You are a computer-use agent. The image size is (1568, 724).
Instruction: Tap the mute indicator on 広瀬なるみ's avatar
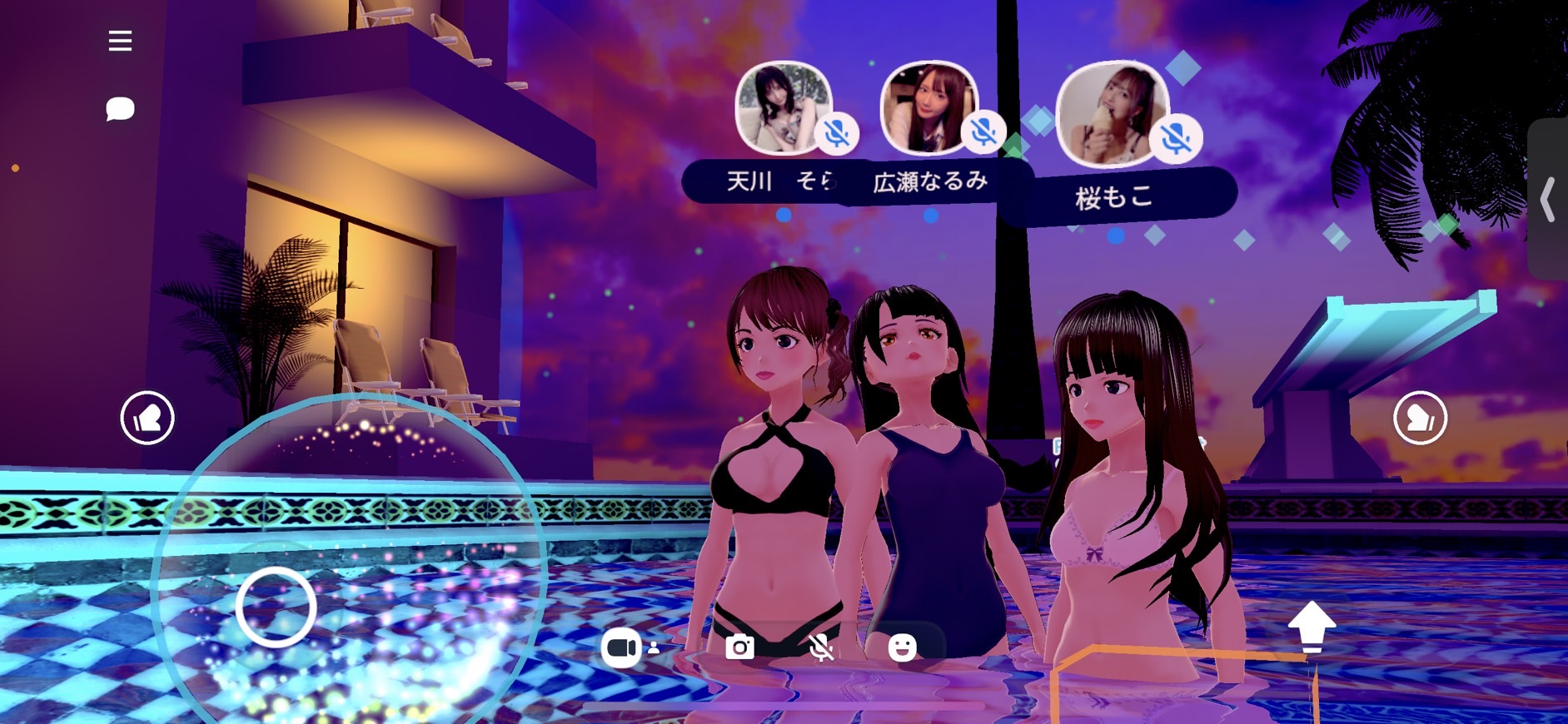point(983,131)
